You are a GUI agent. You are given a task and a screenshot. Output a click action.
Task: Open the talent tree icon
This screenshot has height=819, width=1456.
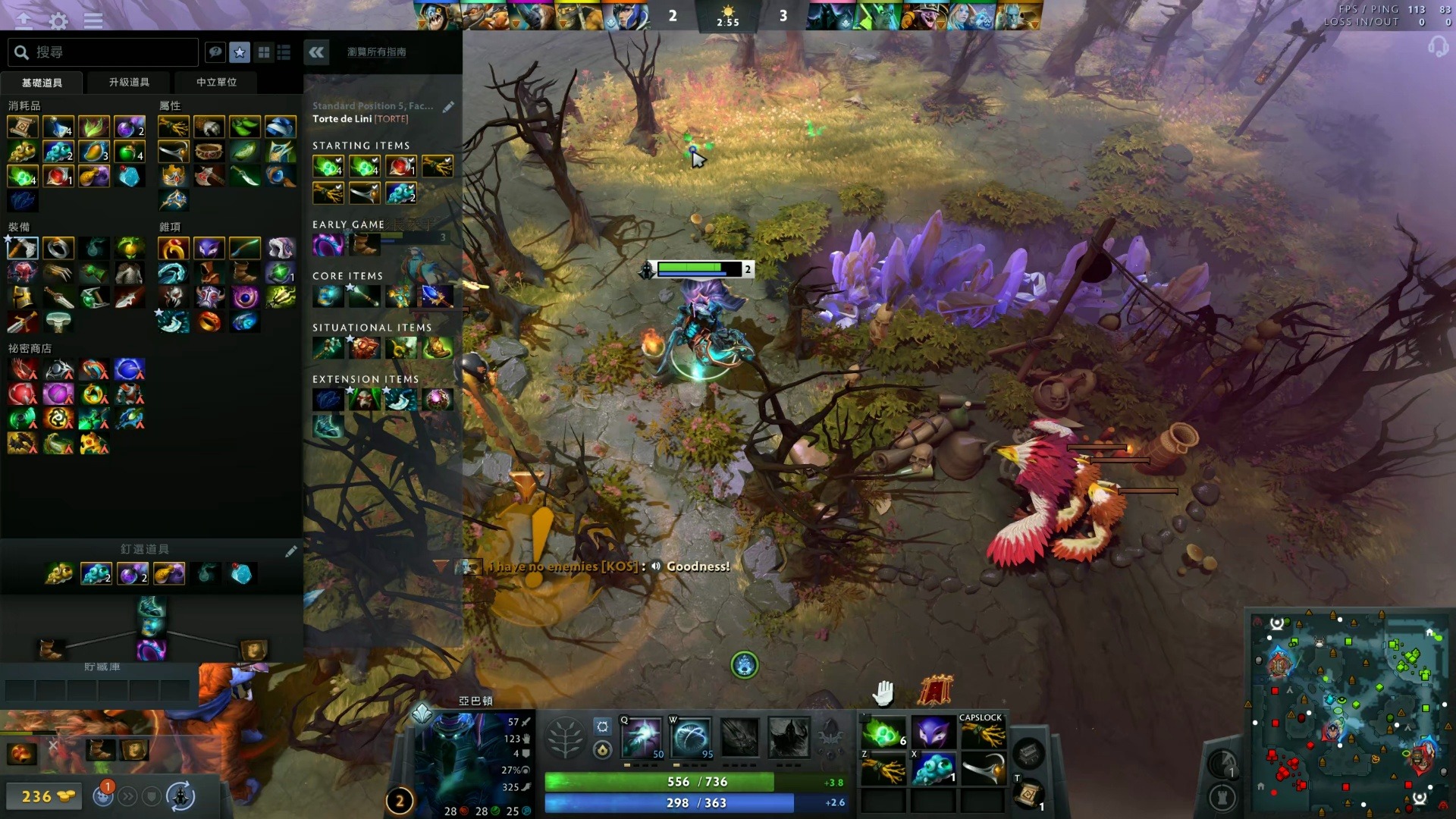(565, 738)
